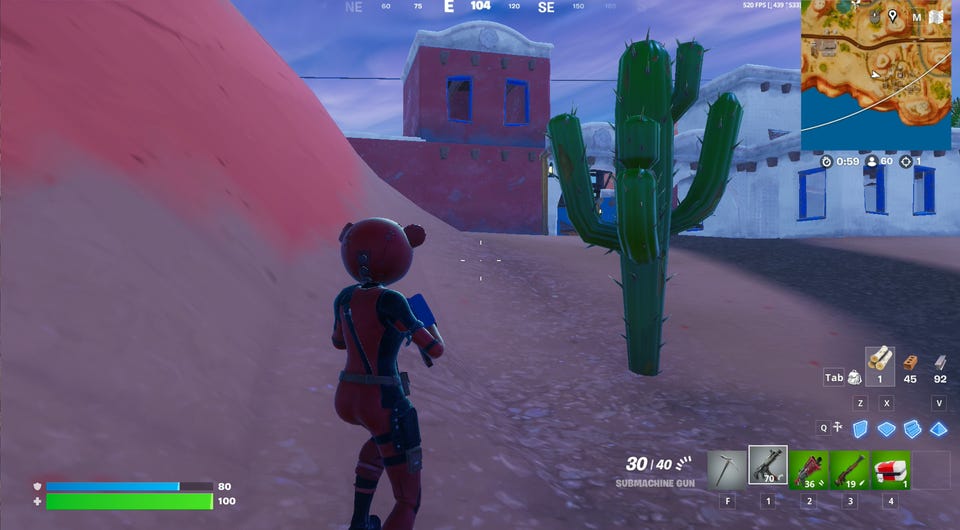The image size is (960, 530).
Task: Click the location pin marker on minimap
Action: click(892, 15)
